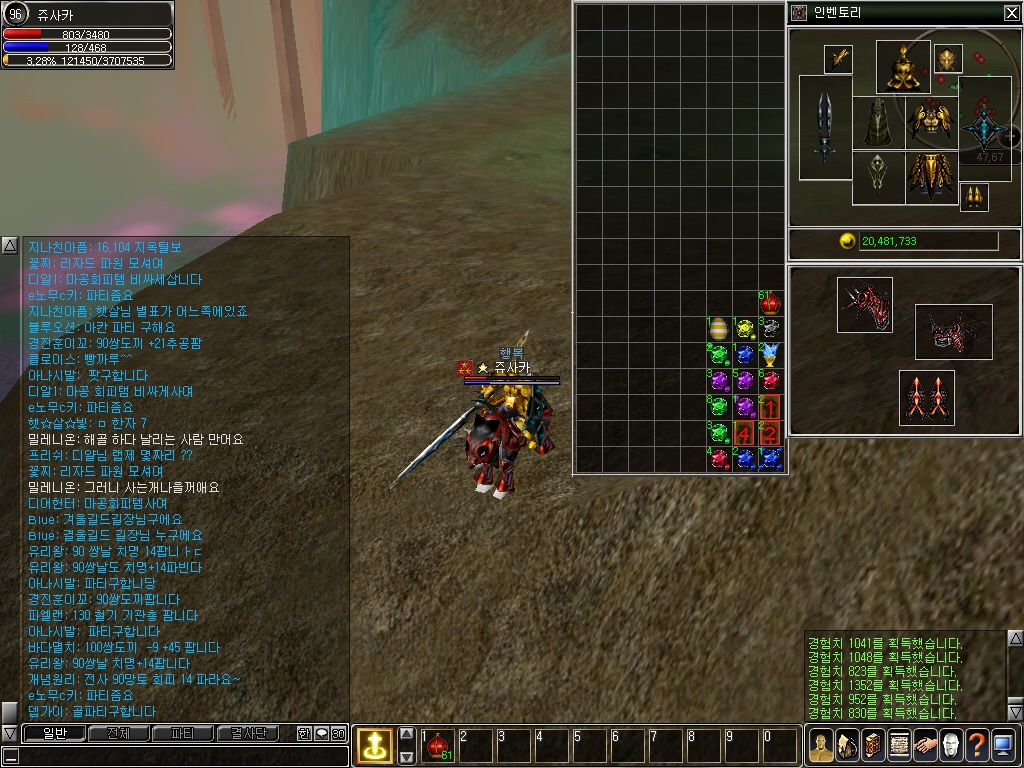Select the equipped dark sword slot
Viewport: 1024px width, 768px height.
click(x=824, y=128)
